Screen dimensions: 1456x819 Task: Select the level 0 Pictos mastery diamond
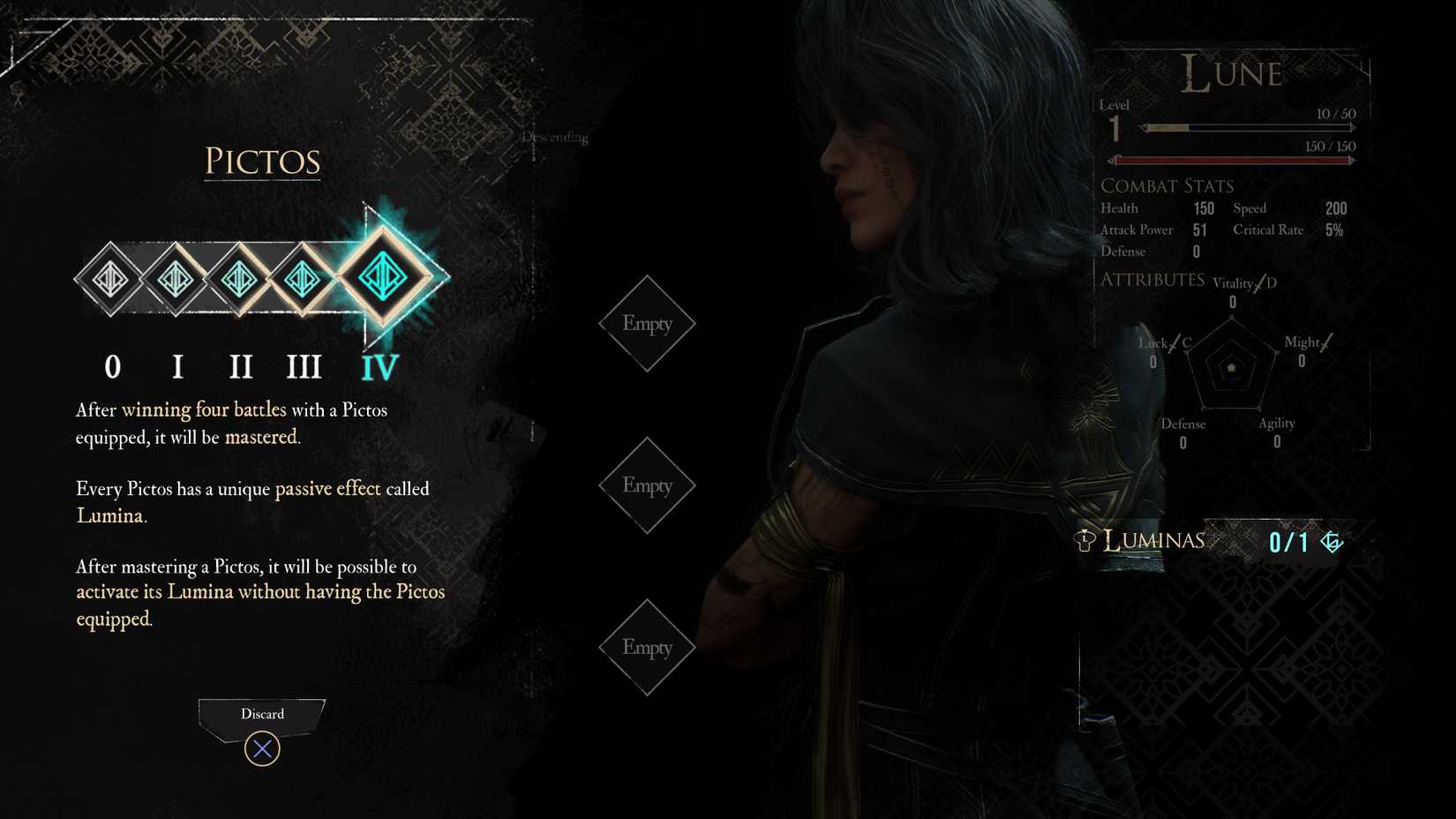(110, 279)
